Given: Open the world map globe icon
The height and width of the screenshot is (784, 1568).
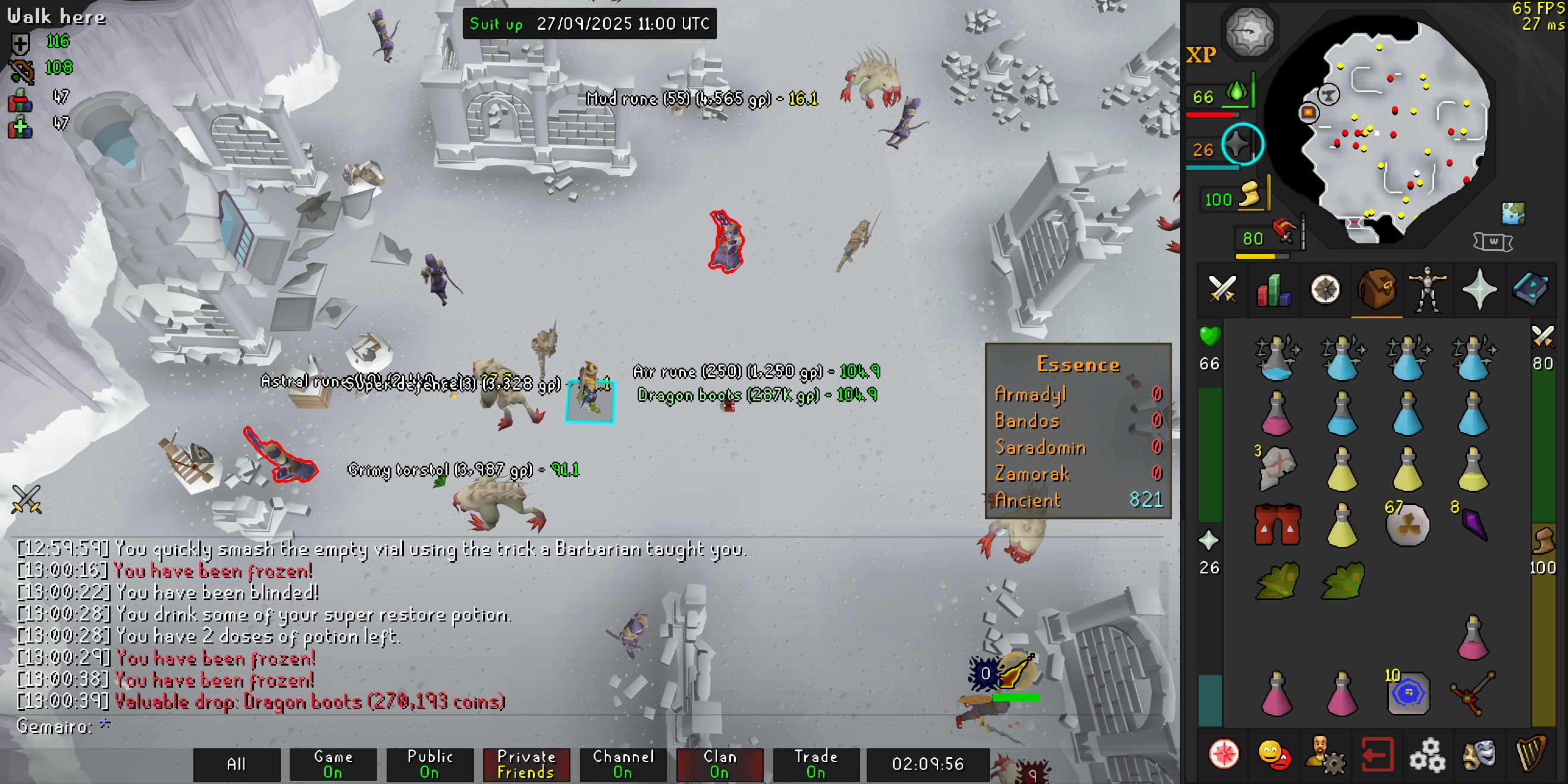Looking at the screenshot, I should 1513,214.
